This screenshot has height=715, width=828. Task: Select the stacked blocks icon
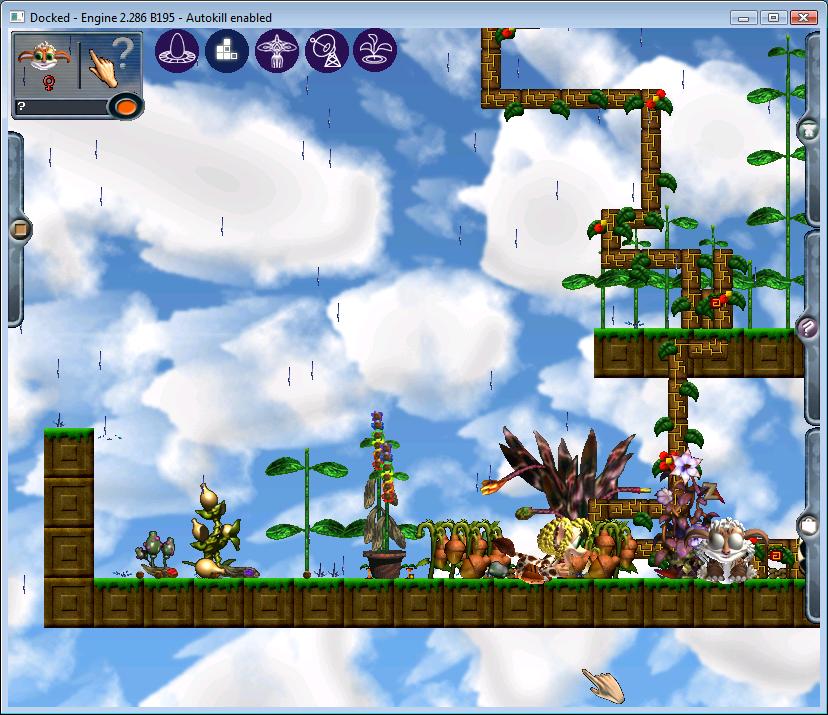point(227,50)
